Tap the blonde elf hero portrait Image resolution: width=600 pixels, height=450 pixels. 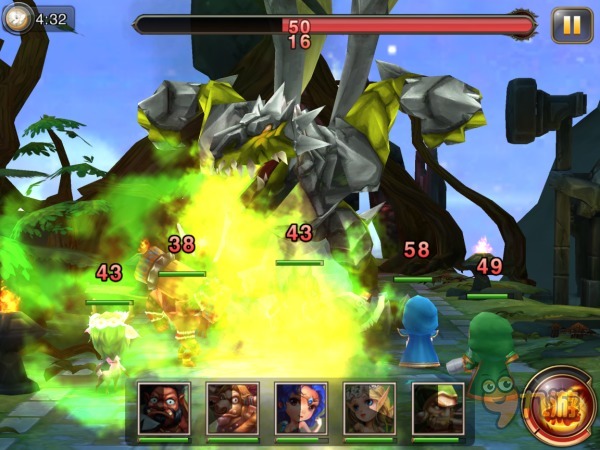coord(369,409)
